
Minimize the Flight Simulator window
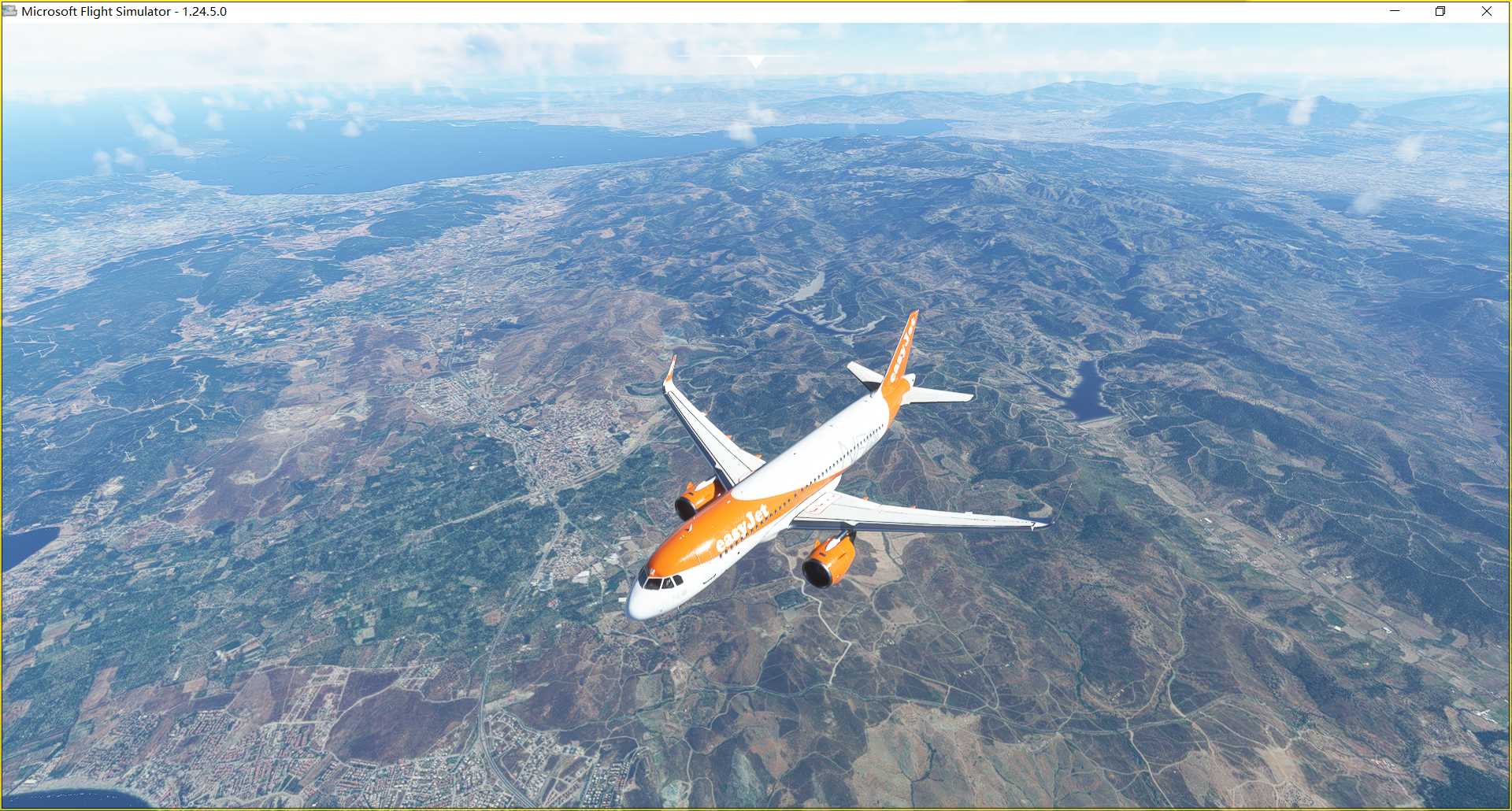1395,11
